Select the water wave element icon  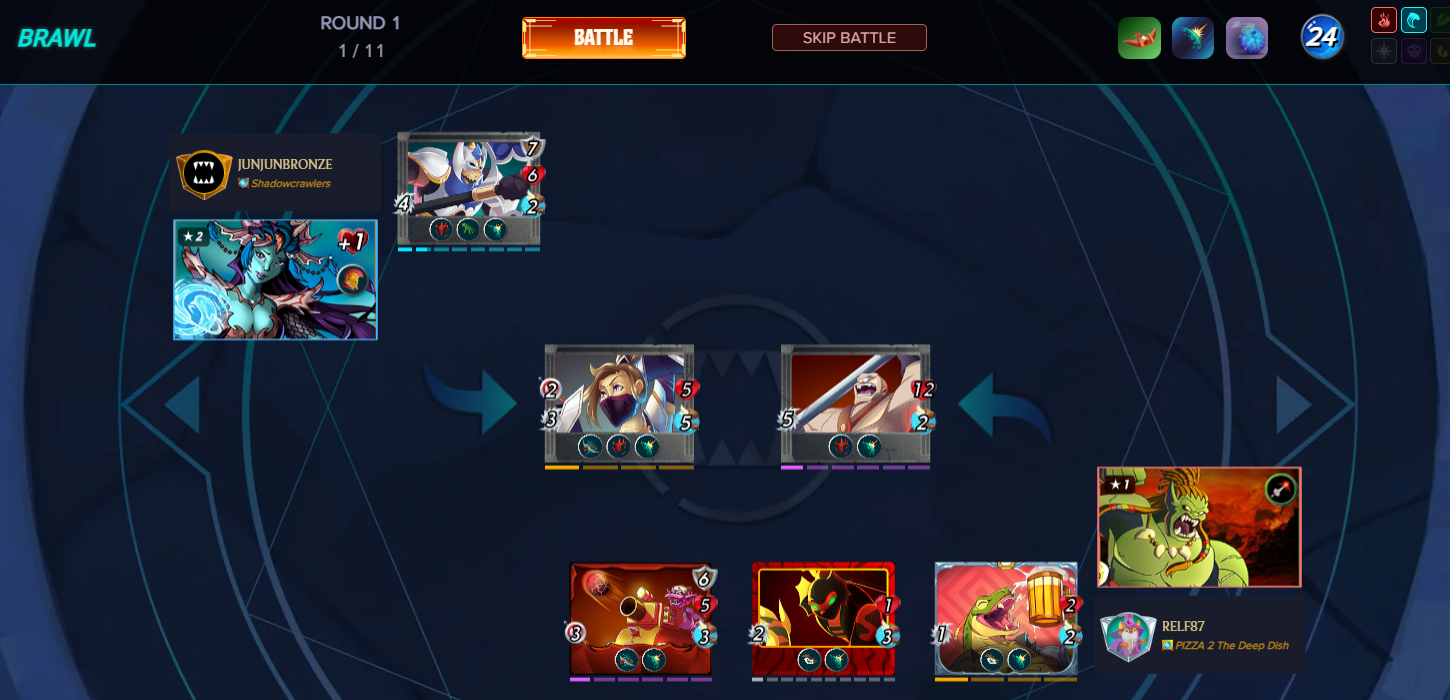(x=1414, y=20)
